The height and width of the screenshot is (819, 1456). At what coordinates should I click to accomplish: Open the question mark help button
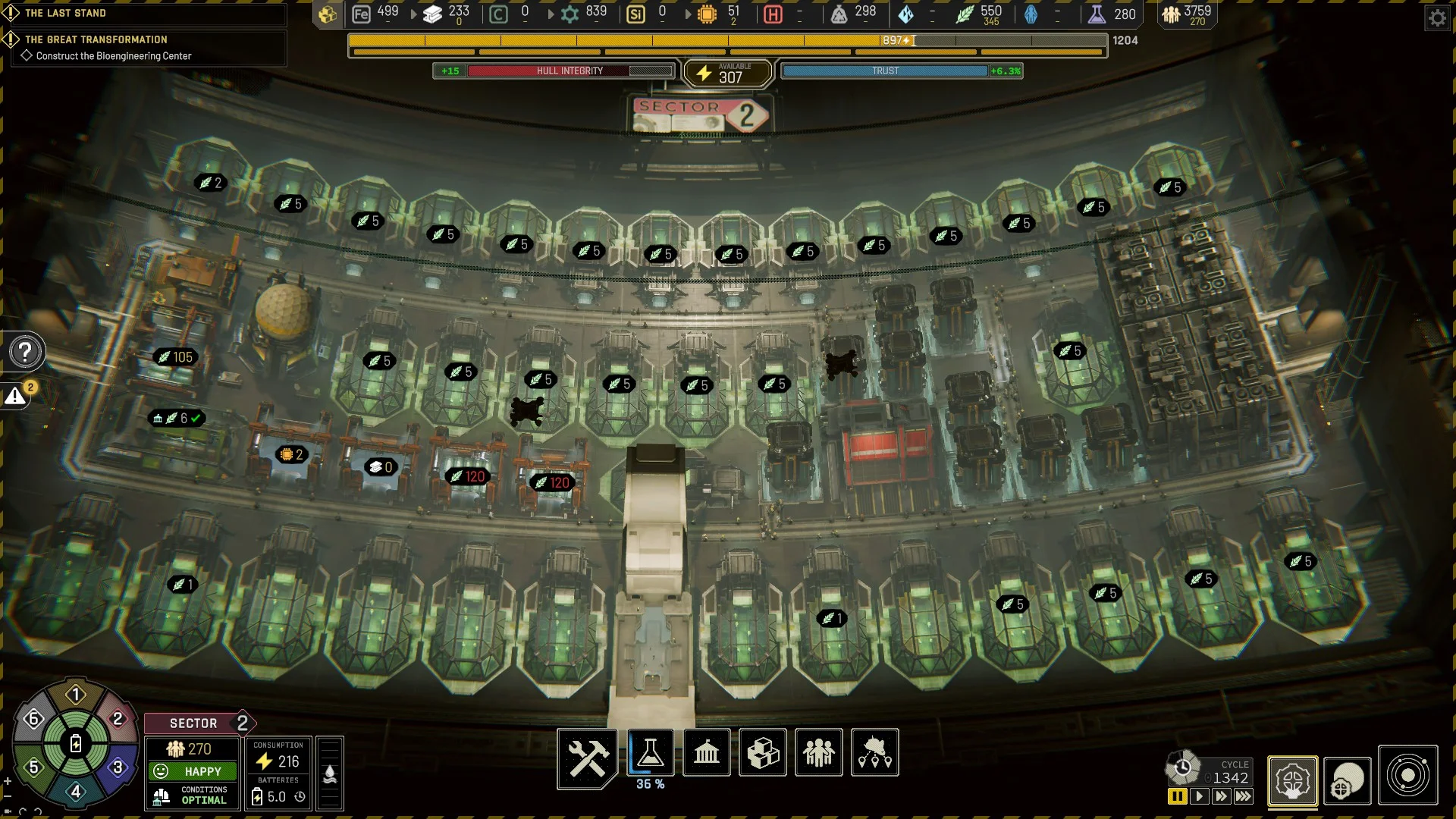[25, 352]
